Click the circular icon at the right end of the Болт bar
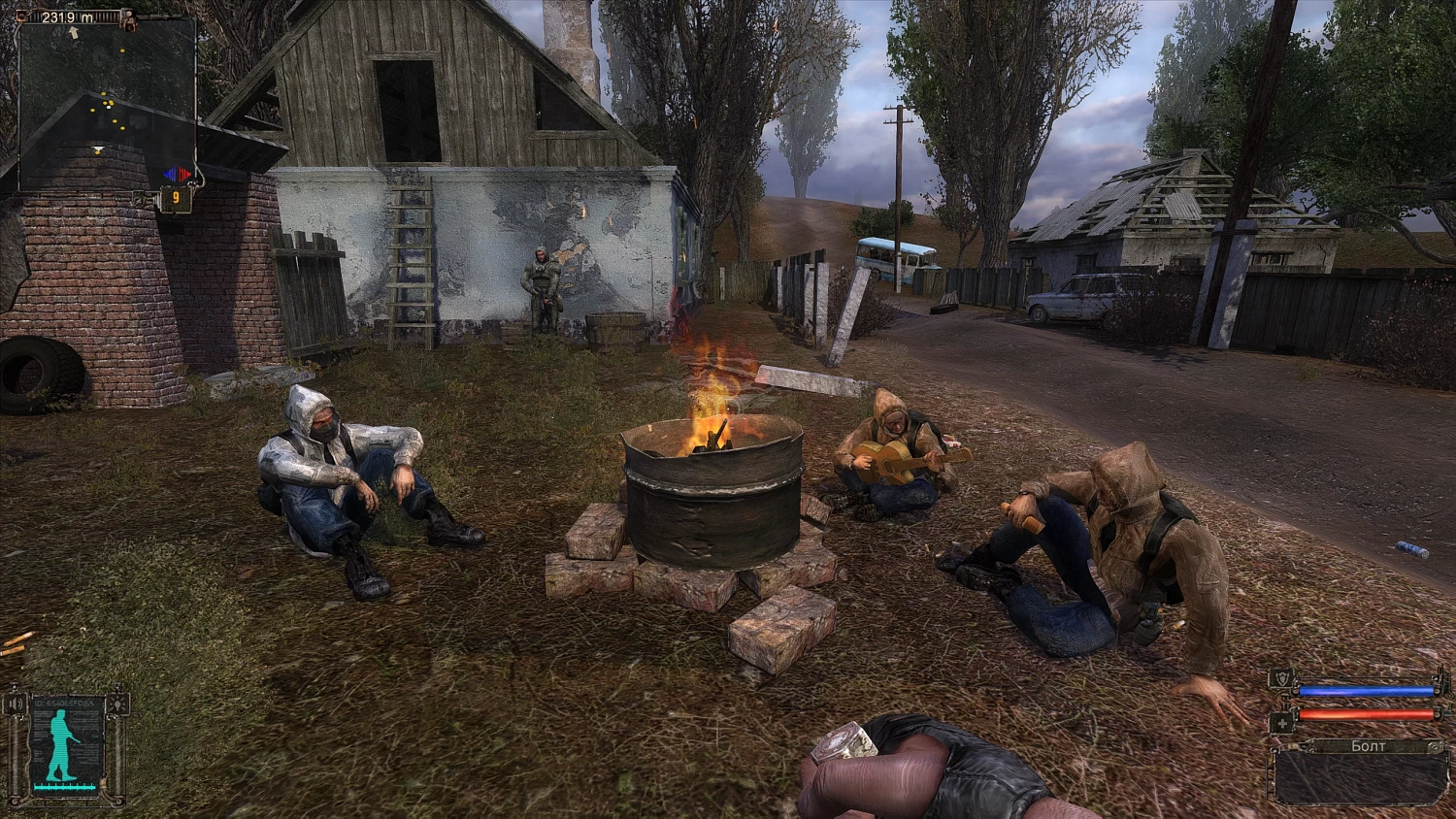The width and height of the screenshot is (1456, 819). point(1435,746)
